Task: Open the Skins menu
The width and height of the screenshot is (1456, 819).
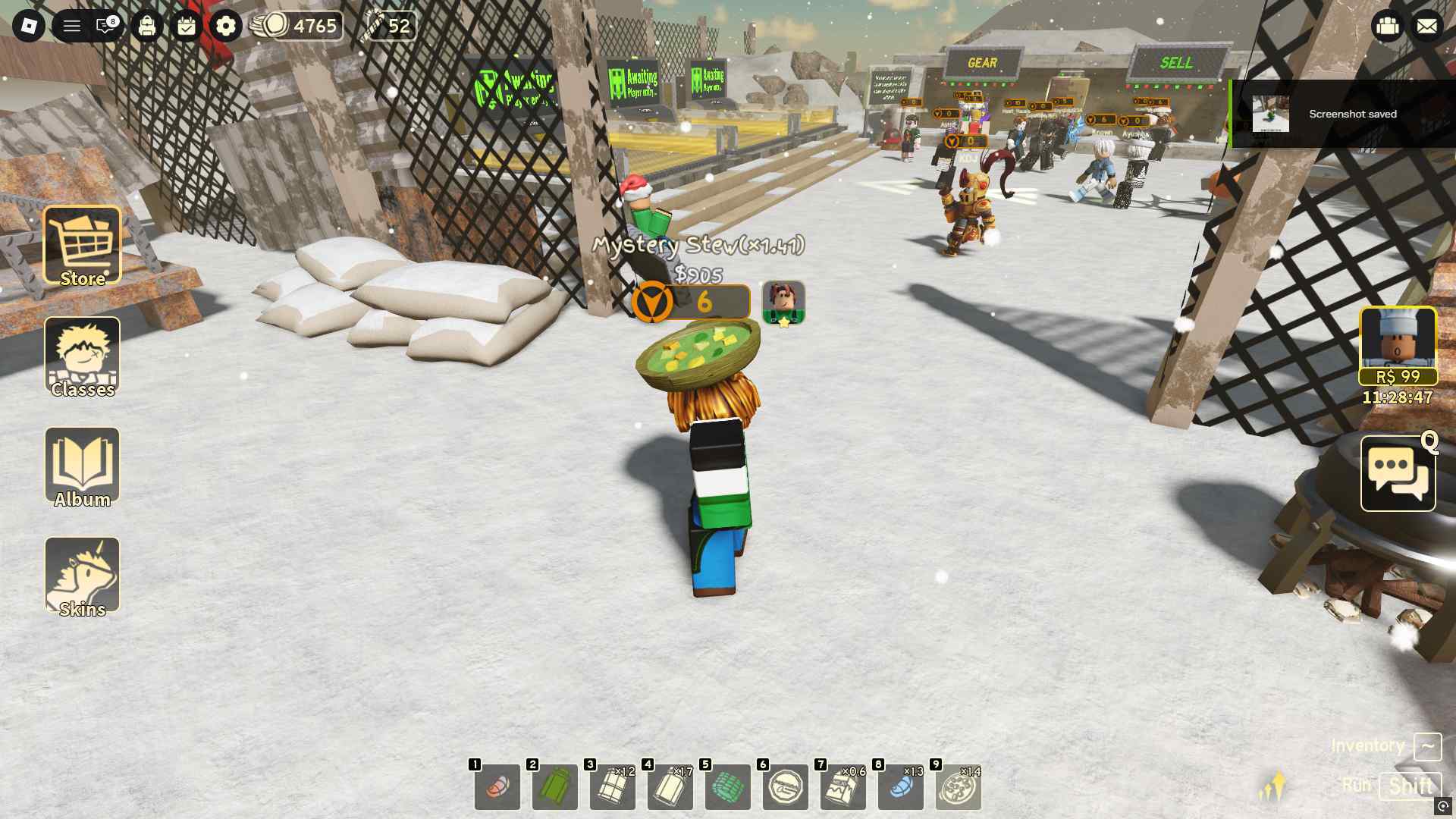Action: coord(82,576)
